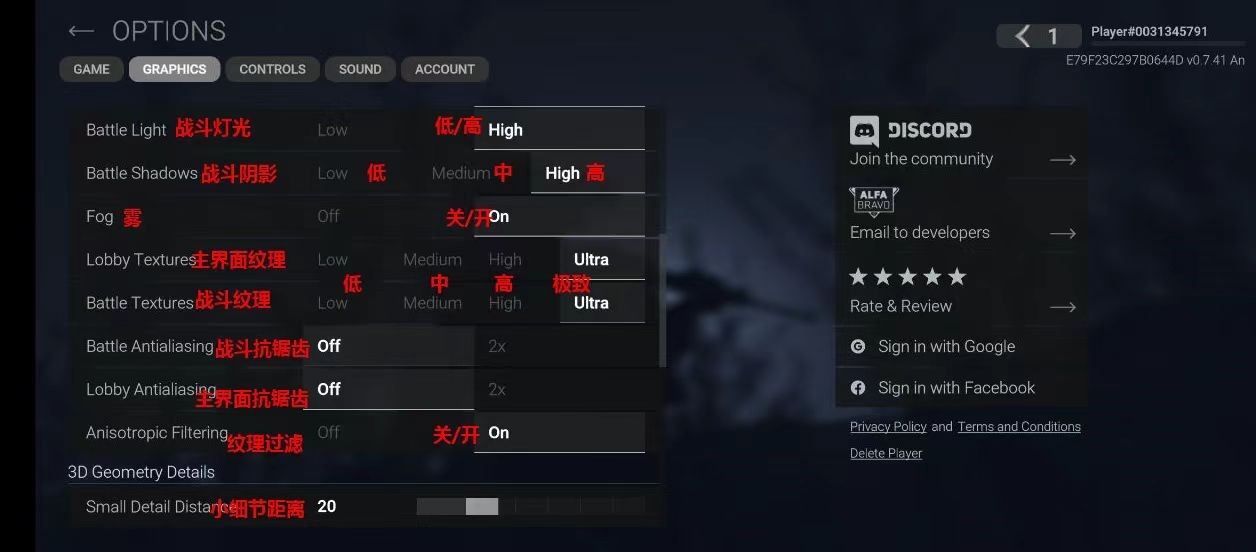Viewport: 1256px width, 552px height.
Task: Open the ACCOUNT tab
Action: click(445, 69)
